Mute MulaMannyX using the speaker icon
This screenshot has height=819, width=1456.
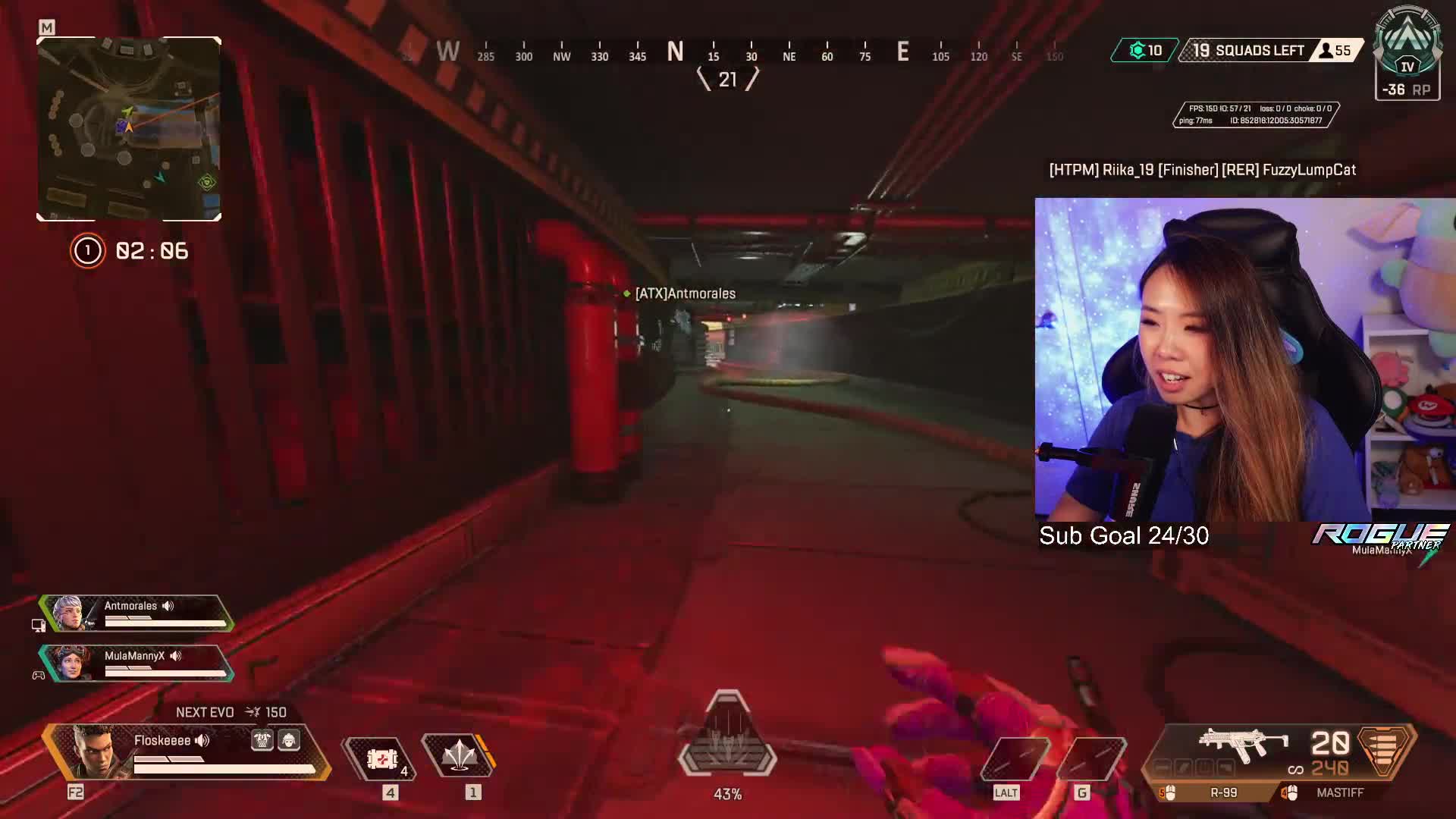point(176,657)
